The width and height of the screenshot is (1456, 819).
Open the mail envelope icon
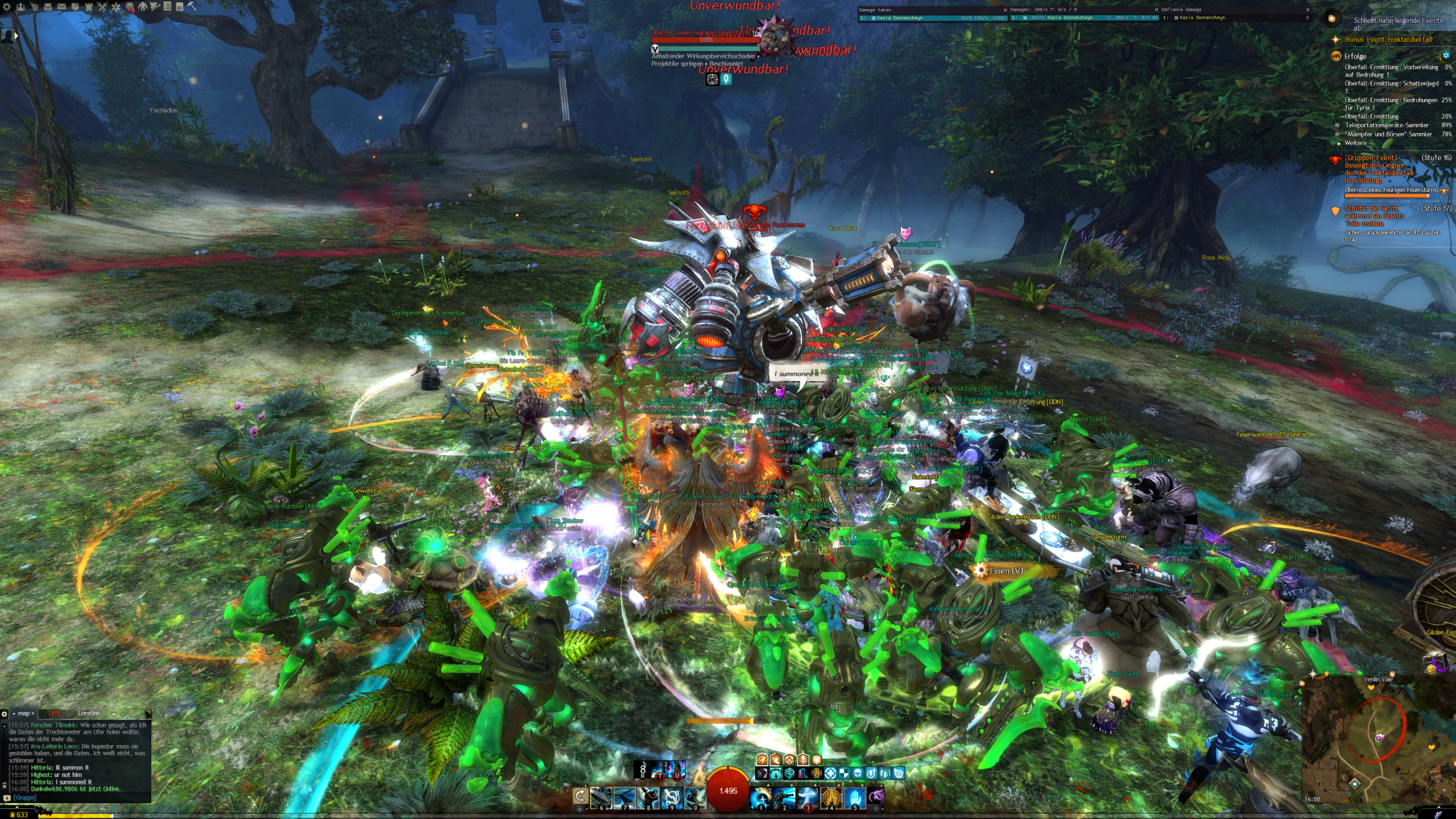[61, 7]
